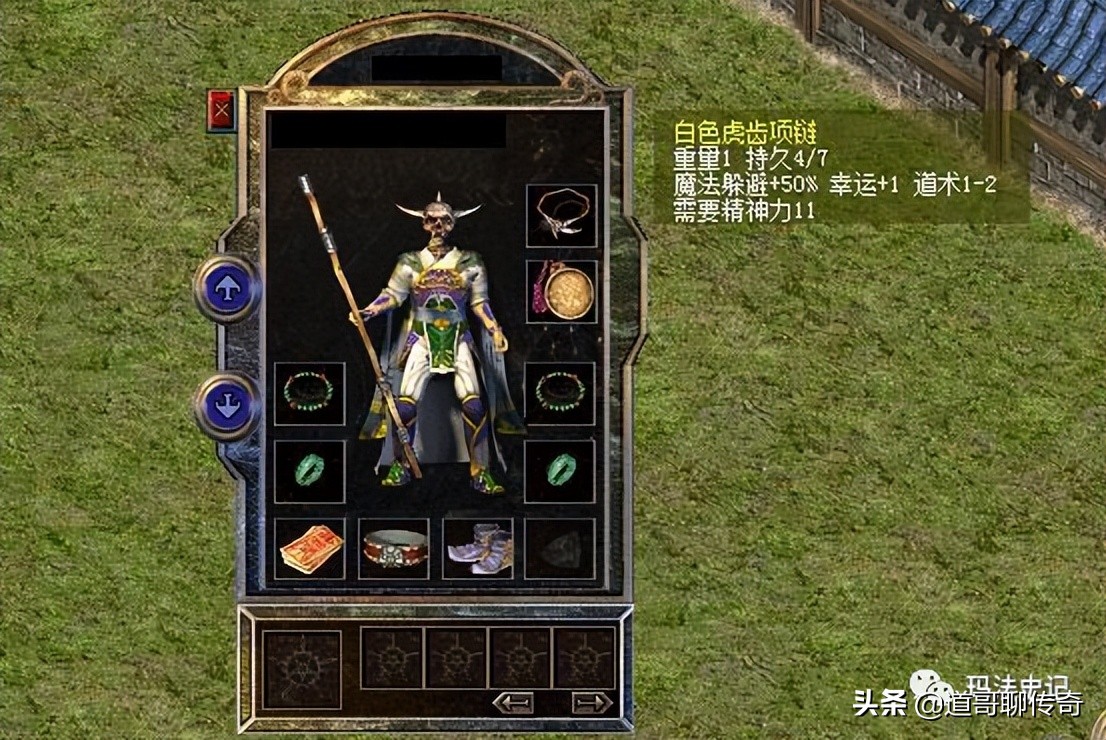Select the purple boots slot
Screen dimensions: 1106x740
478,549
